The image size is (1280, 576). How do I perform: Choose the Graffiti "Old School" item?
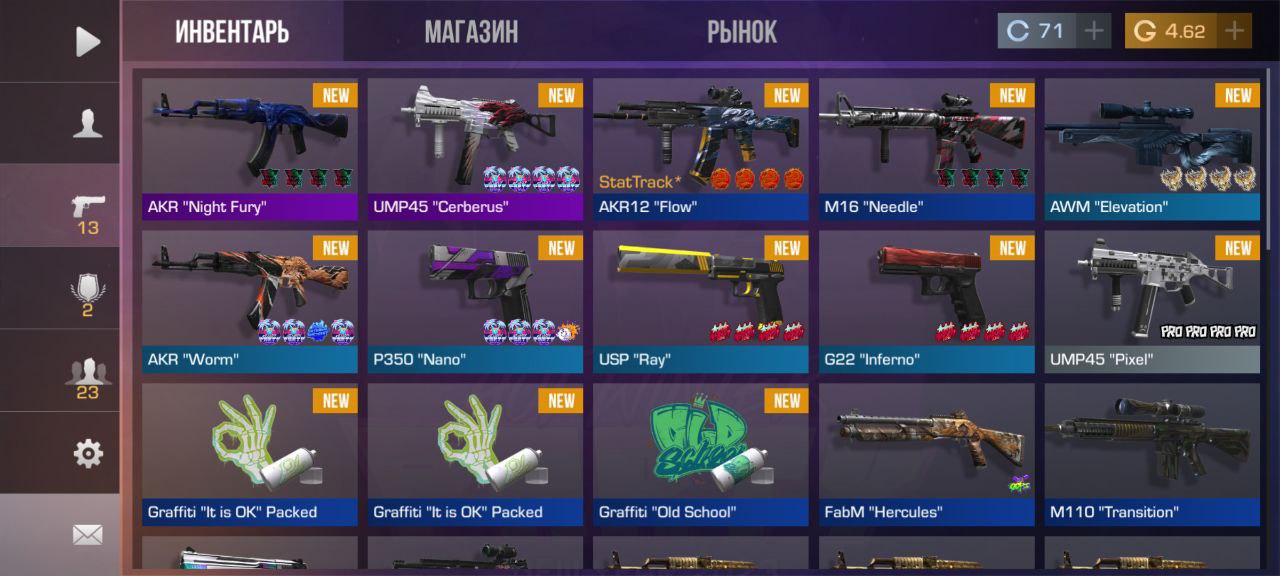[x=700, y=455]
